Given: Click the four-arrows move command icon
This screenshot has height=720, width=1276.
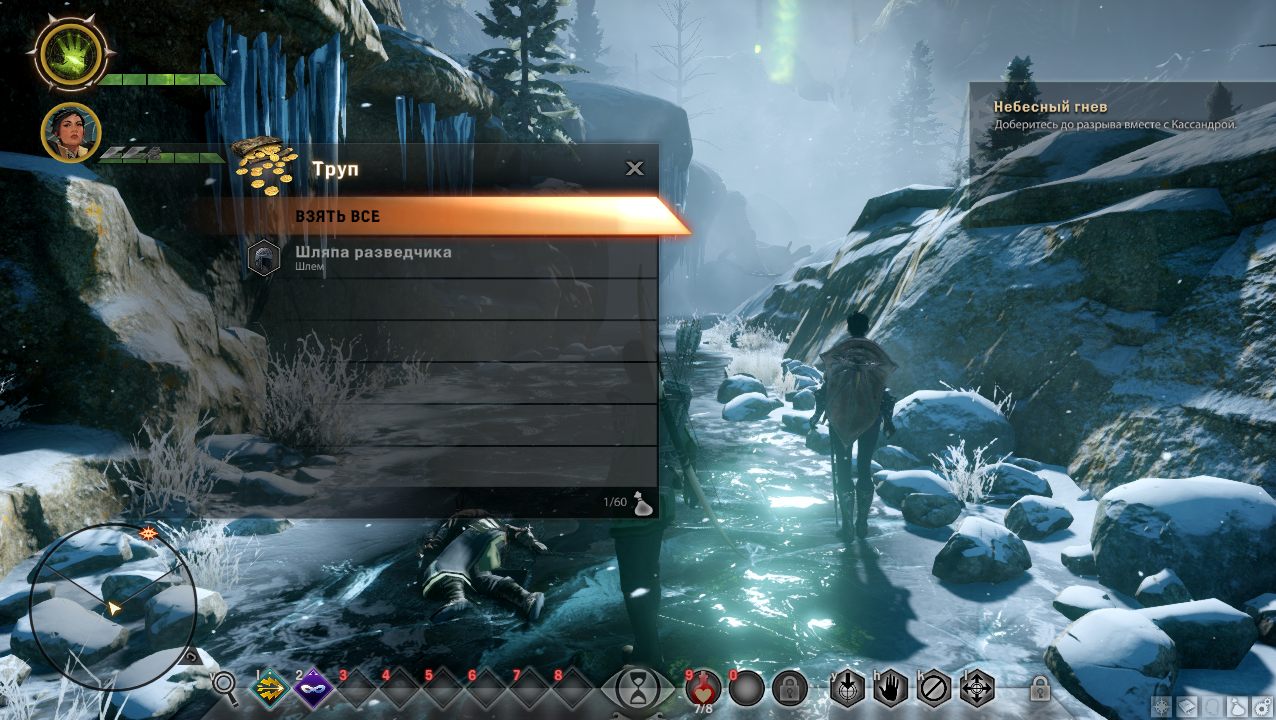Looking at the screenshot, I should (977, 687).
